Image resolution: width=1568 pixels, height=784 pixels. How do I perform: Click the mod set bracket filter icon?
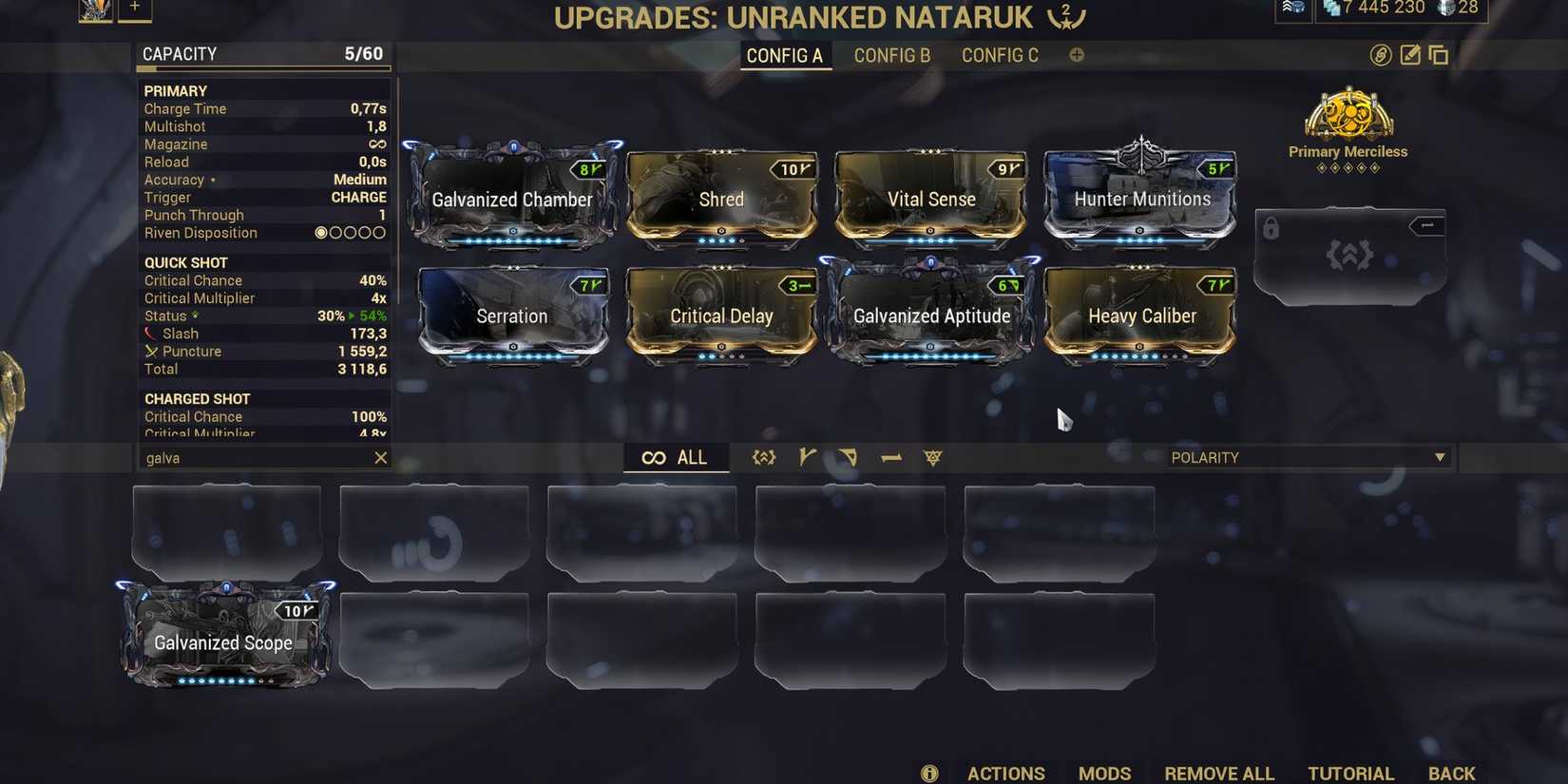764,457
